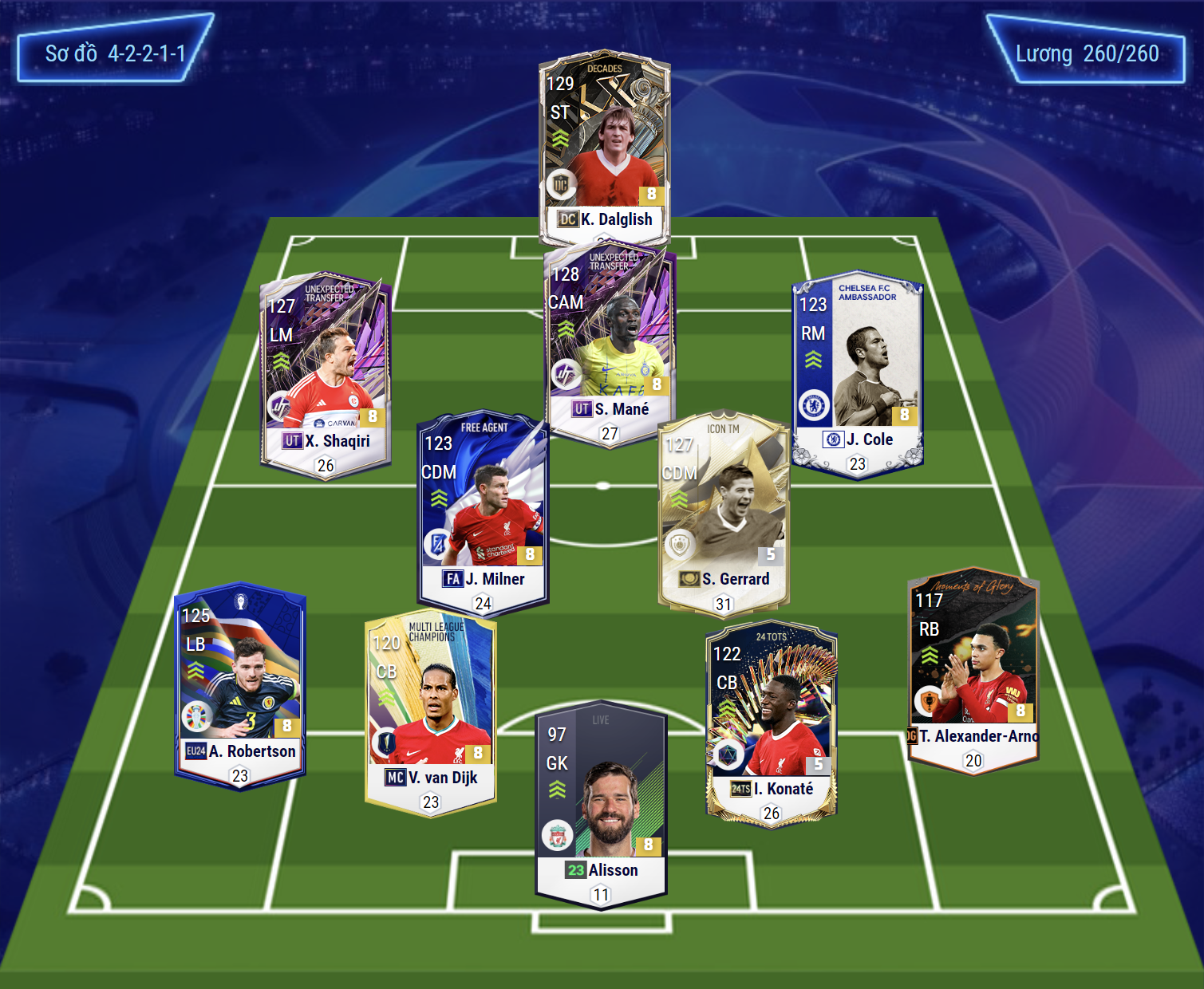
Task: Select the S. Gerrard Icon card
Action: pos(724,512)
